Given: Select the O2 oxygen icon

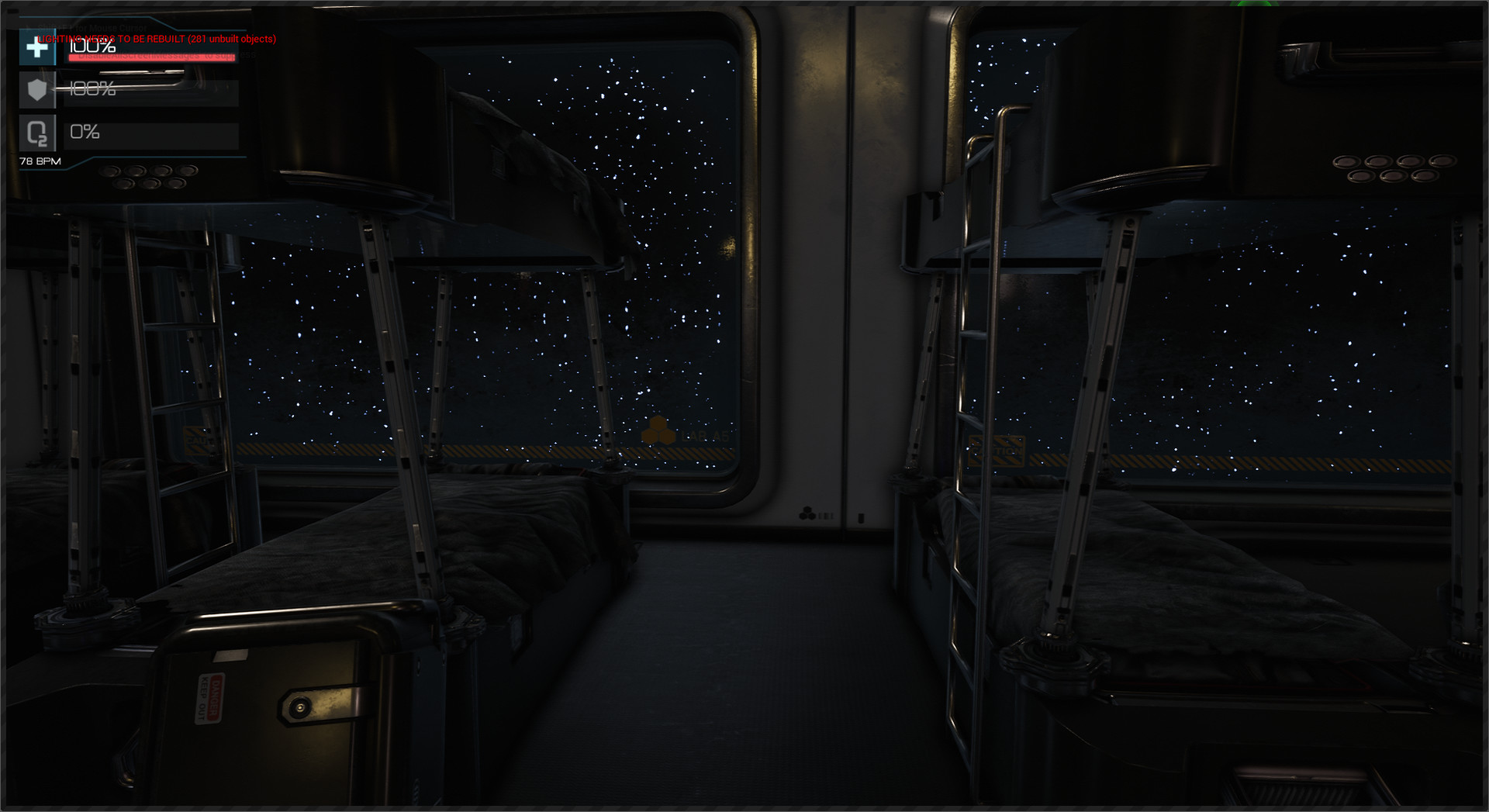Looking at the screenshot, I should (37, 134).
